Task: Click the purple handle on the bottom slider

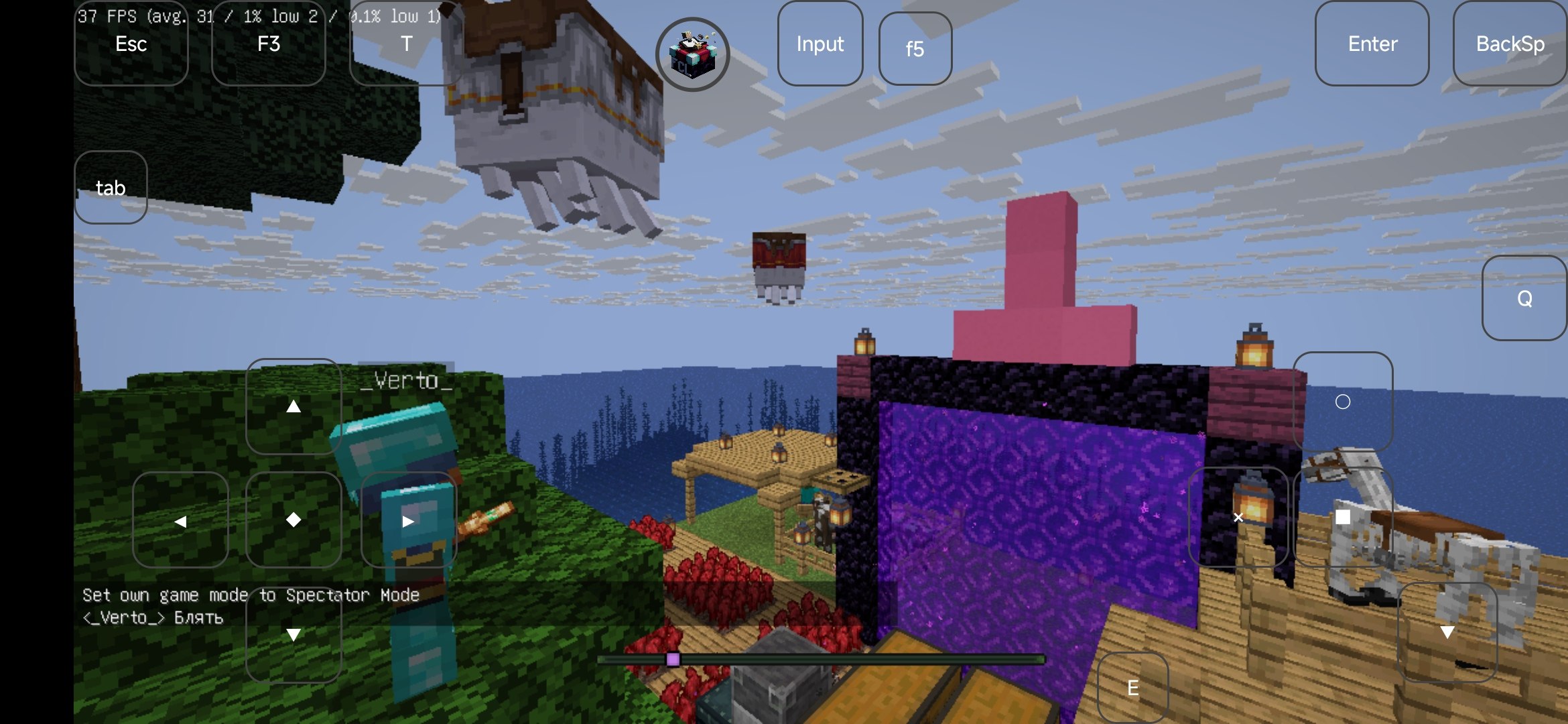Action: click(673, 660)
